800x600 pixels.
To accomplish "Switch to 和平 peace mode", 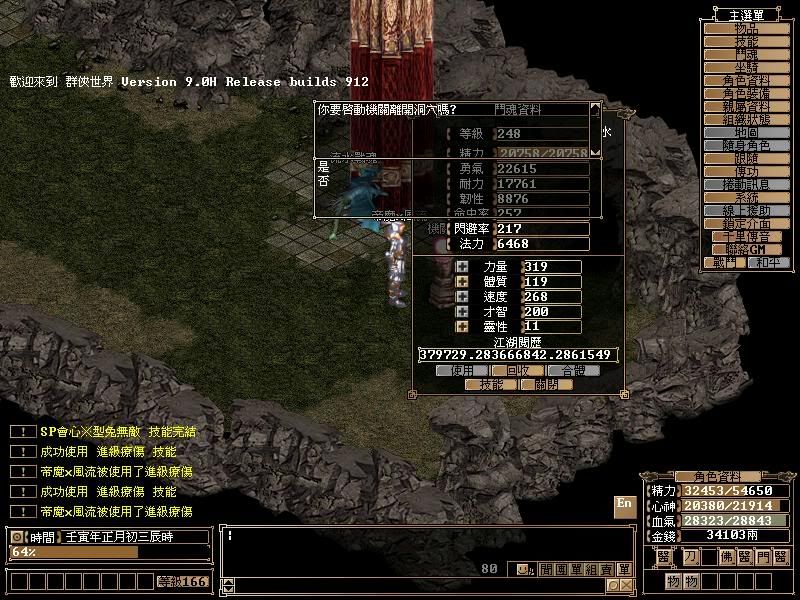I will 766,262.
